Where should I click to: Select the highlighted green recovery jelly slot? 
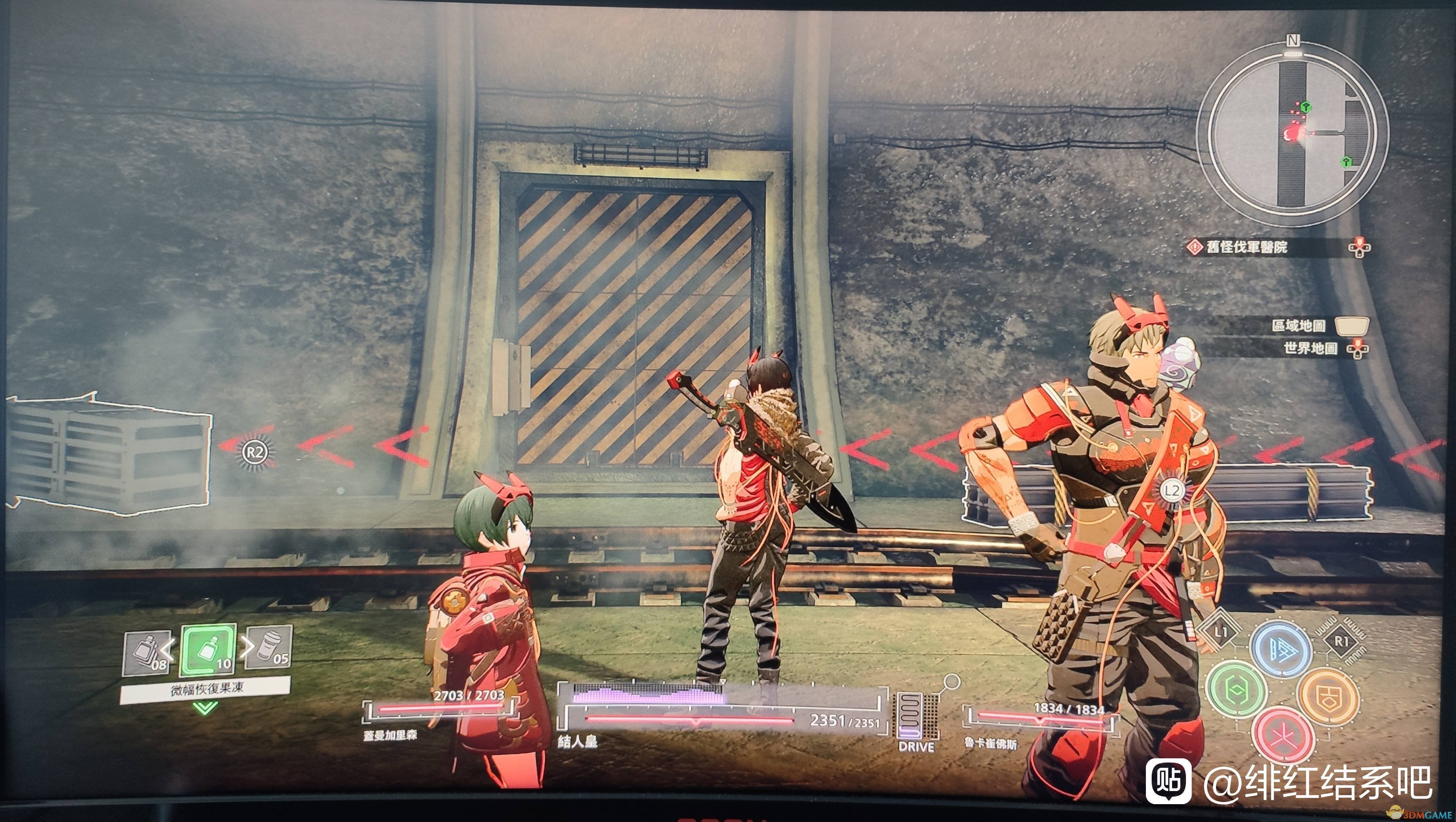[x=207, y=651]
